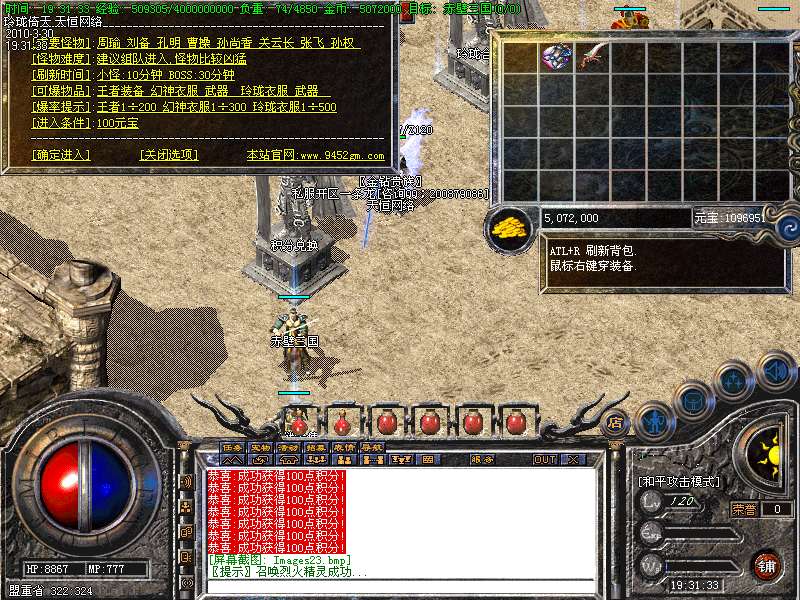Click the chat text input field

pos(400,585)
